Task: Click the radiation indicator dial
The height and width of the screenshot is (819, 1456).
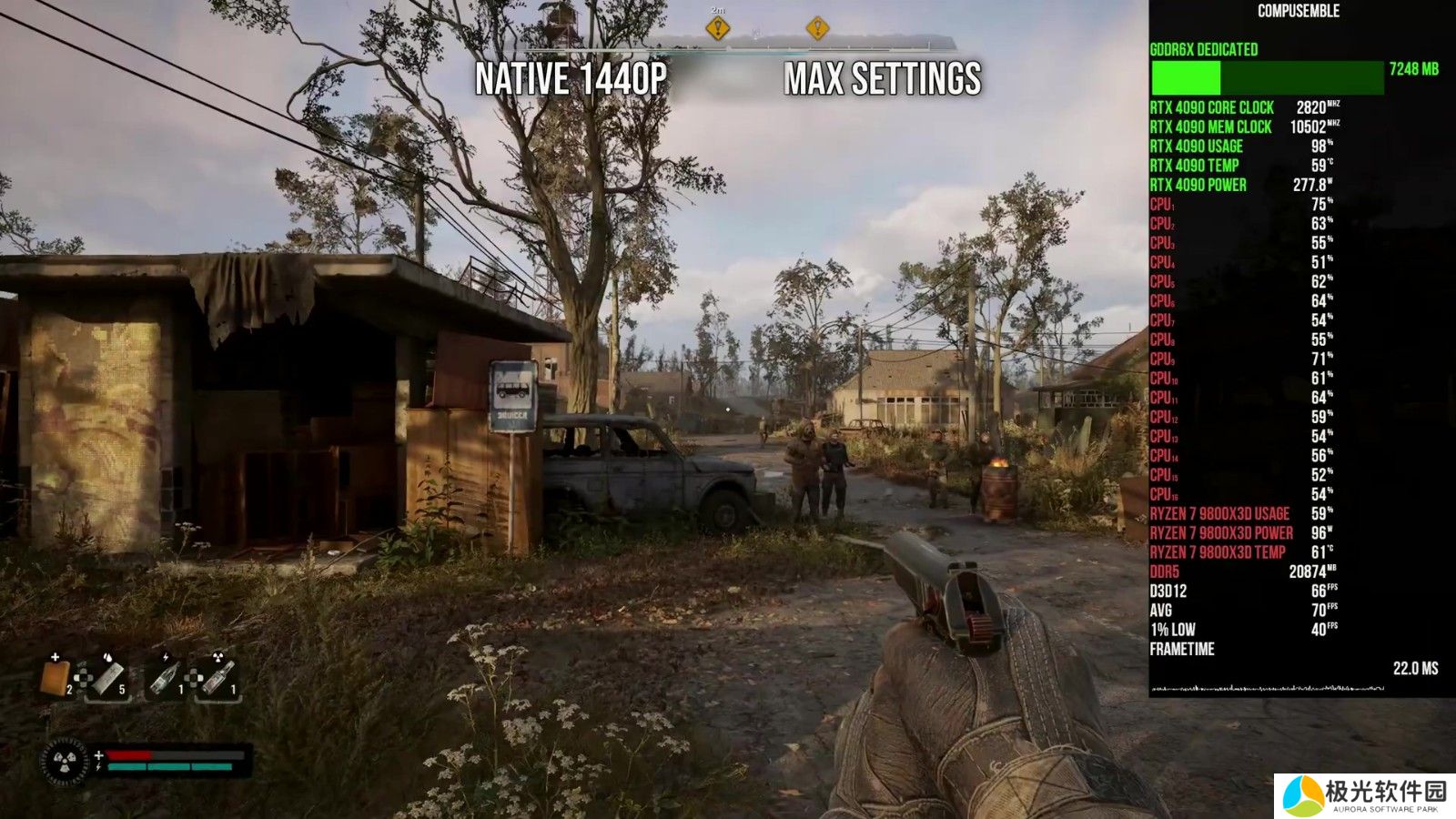Action: tap(66, 761)
